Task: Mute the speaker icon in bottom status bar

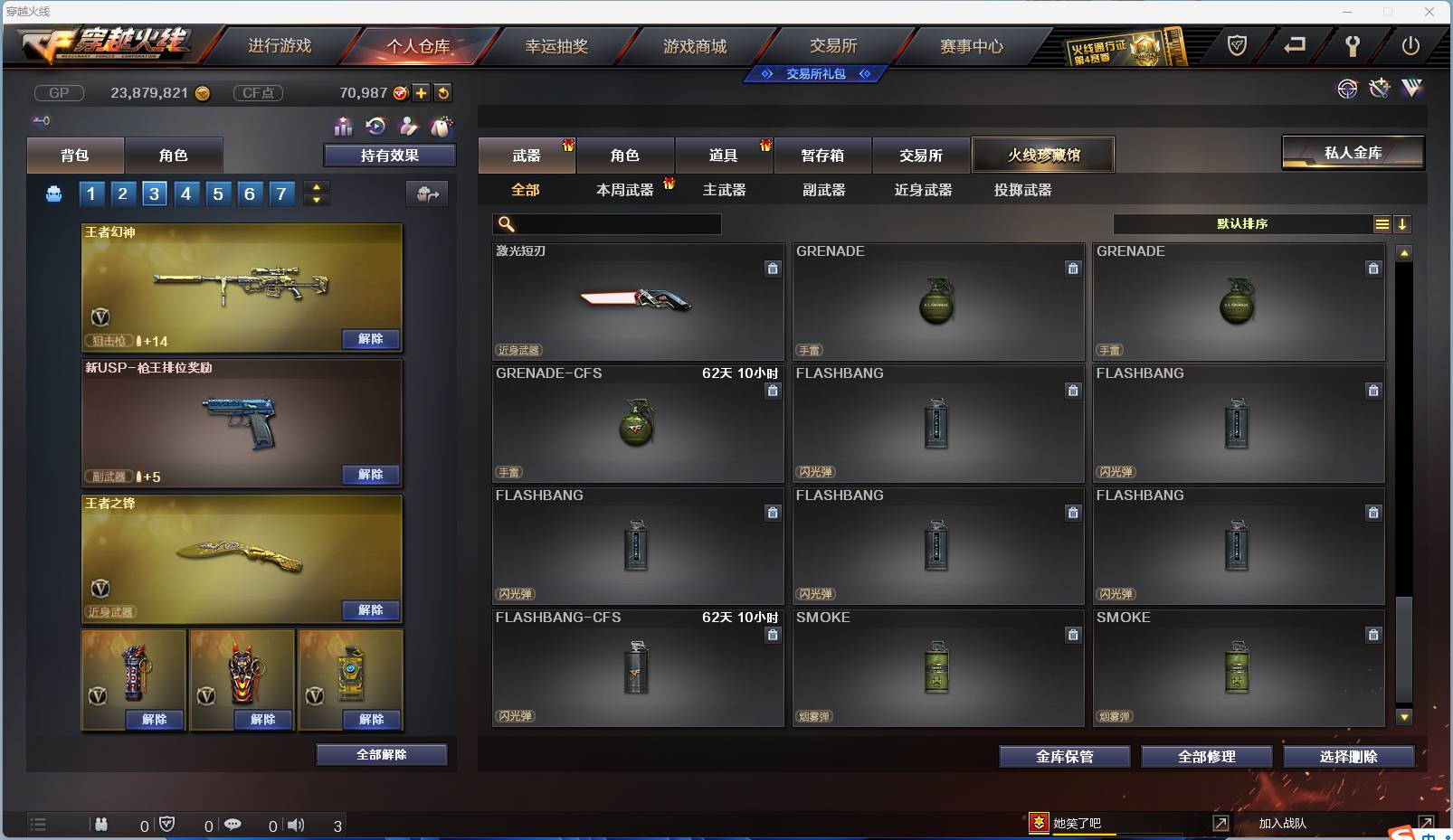Action: (296, 824)
